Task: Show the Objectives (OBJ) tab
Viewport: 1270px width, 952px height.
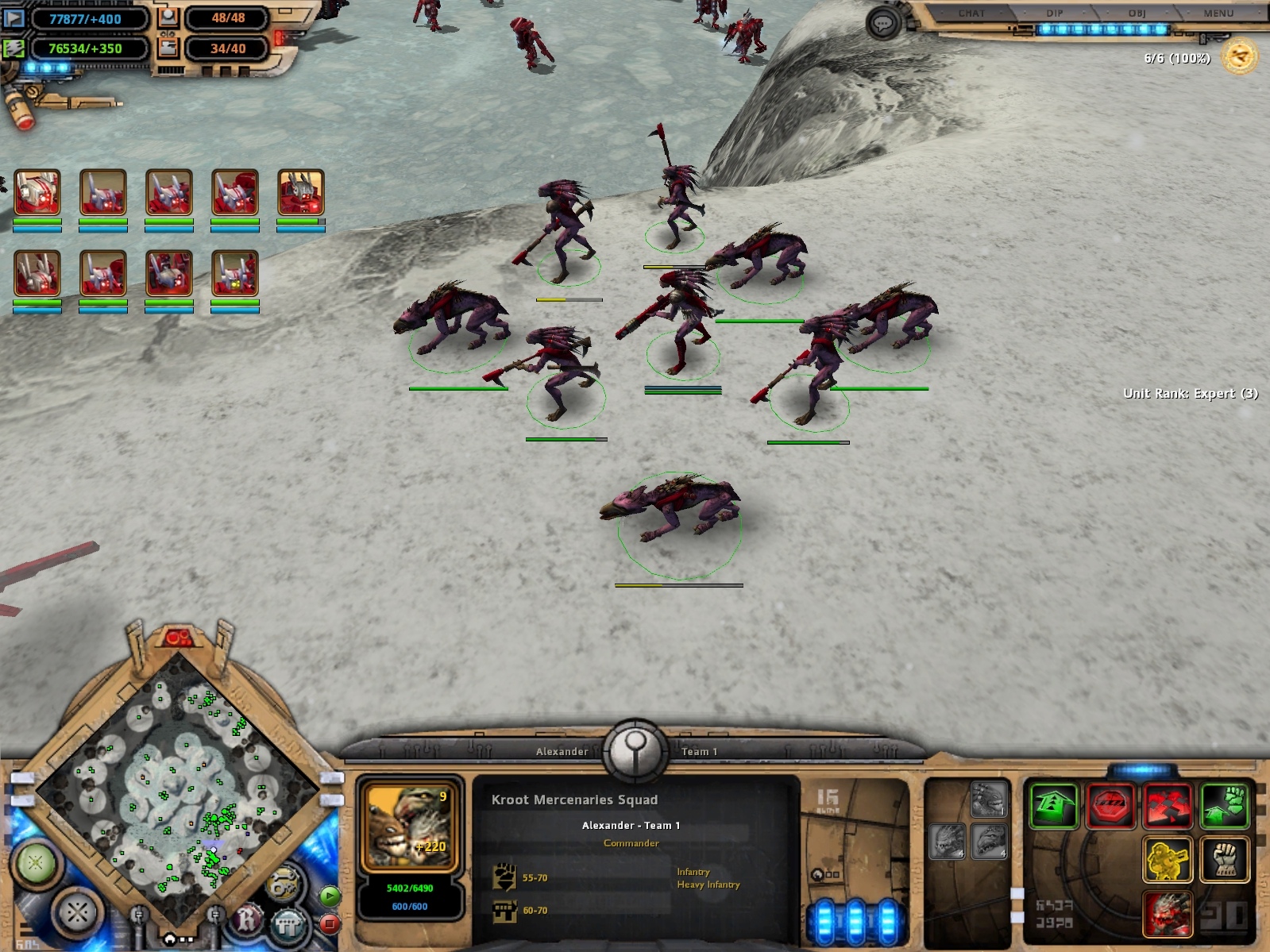Action: tap(1137, 13)
